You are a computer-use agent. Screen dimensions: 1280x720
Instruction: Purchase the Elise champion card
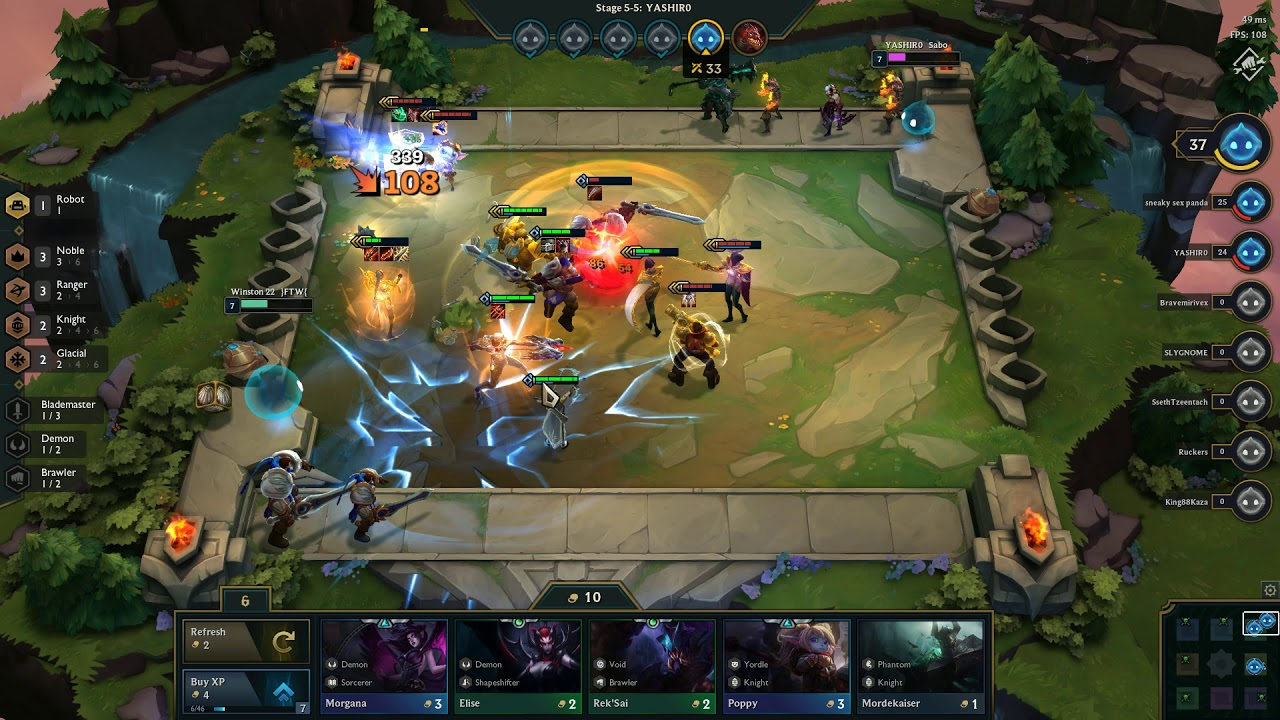click(x=518, y=665)
